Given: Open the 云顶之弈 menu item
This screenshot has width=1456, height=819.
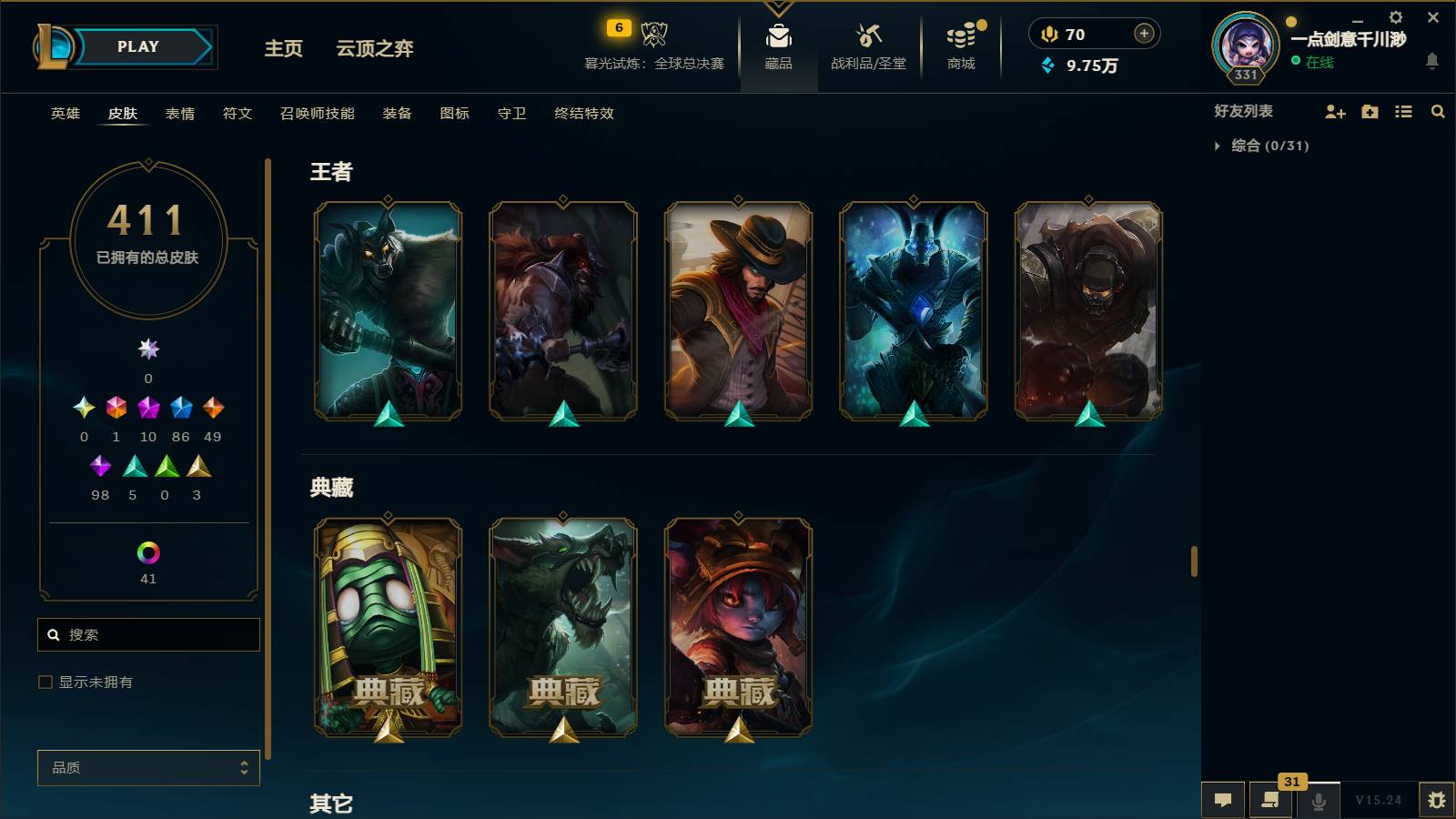Looking at the screenshot, I should coord(376,50).
